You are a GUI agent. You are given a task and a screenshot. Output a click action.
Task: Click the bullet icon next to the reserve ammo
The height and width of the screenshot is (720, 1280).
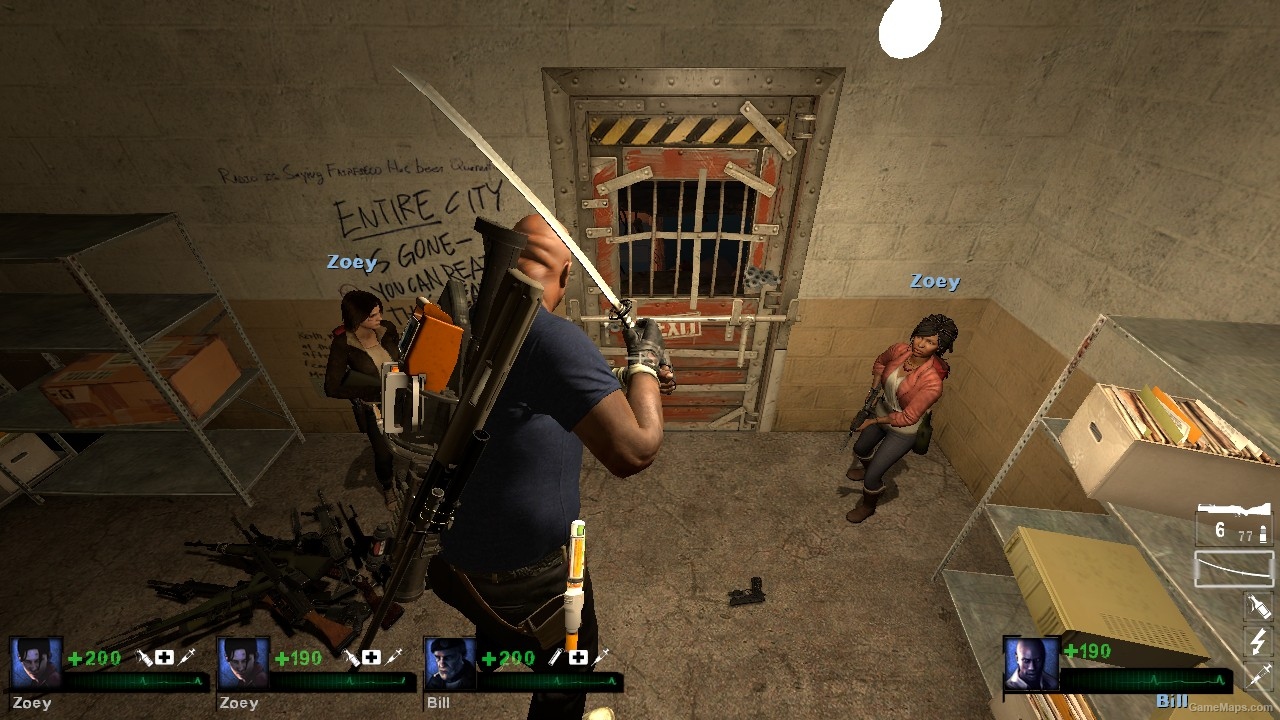(1262, 533)
